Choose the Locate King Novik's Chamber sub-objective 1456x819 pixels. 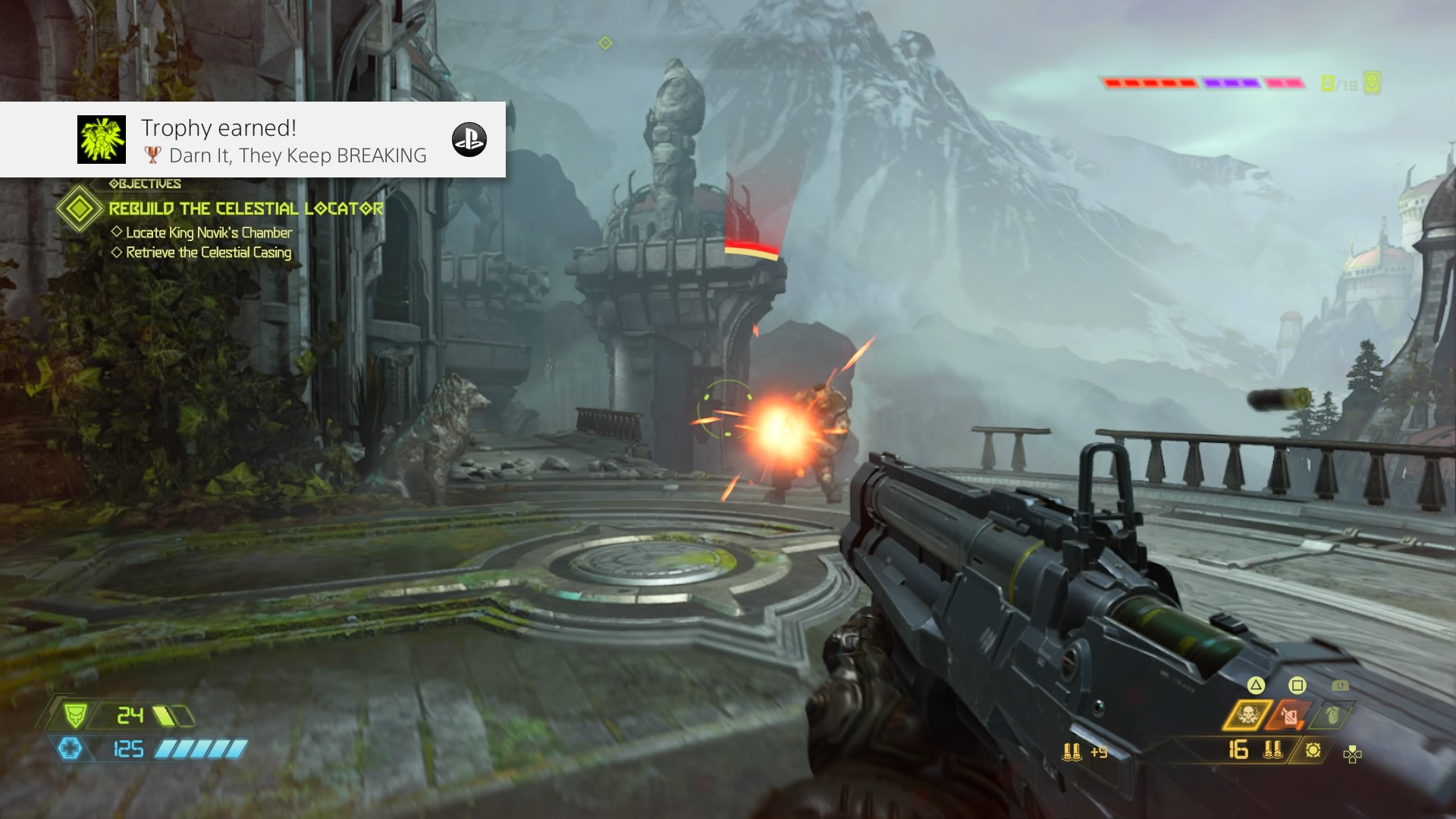point(209,233)
